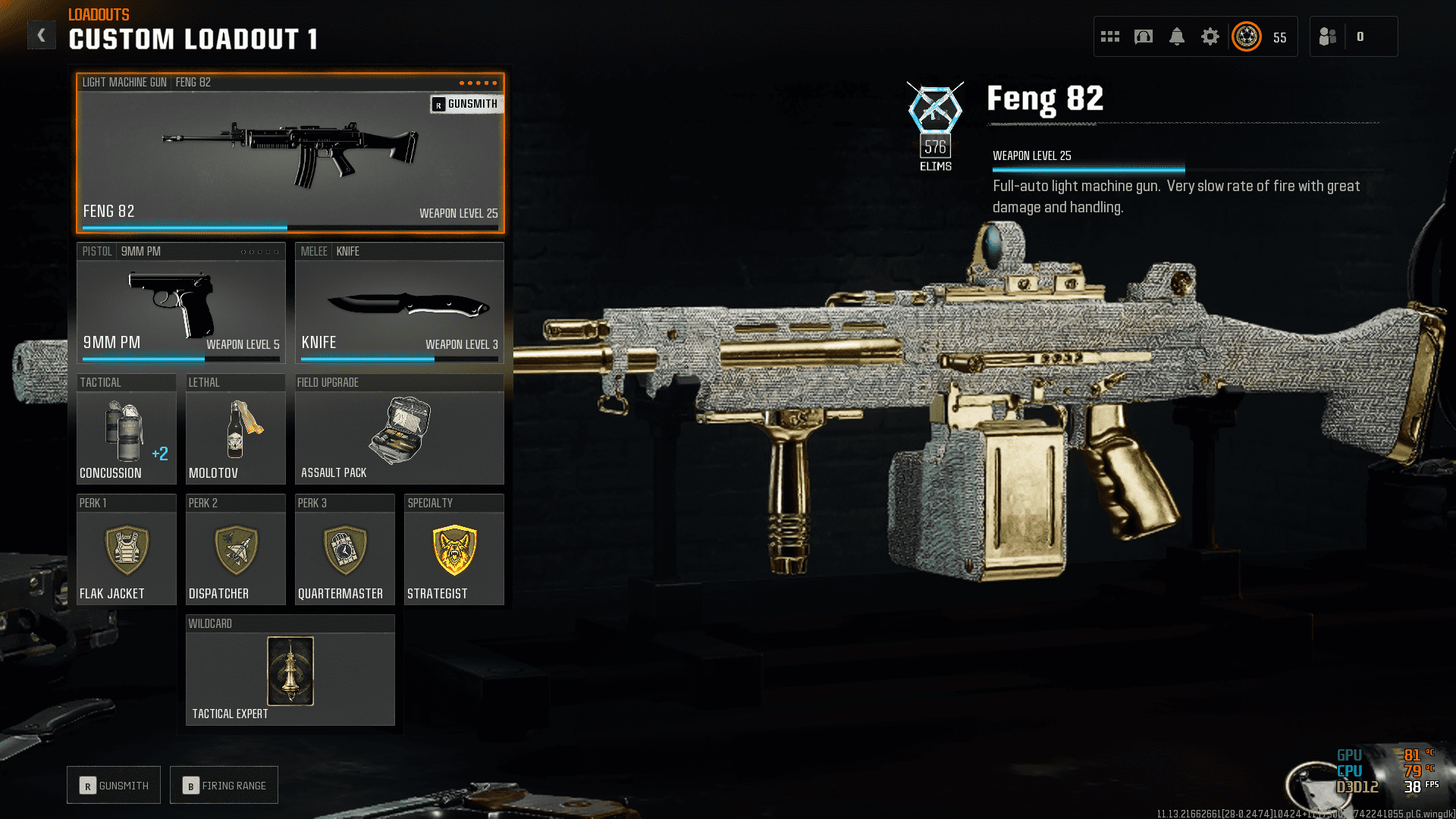Show notifications via the bell icon
1456x819 pixels.
point(1177,36)
